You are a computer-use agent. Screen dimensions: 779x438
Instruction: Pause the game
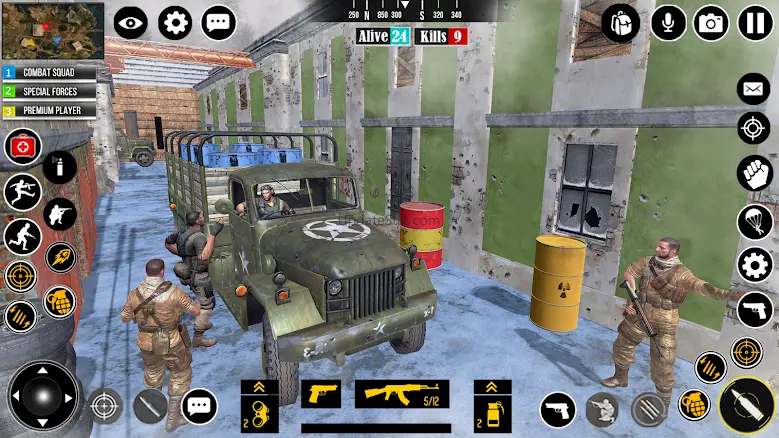tap(755, 22)
